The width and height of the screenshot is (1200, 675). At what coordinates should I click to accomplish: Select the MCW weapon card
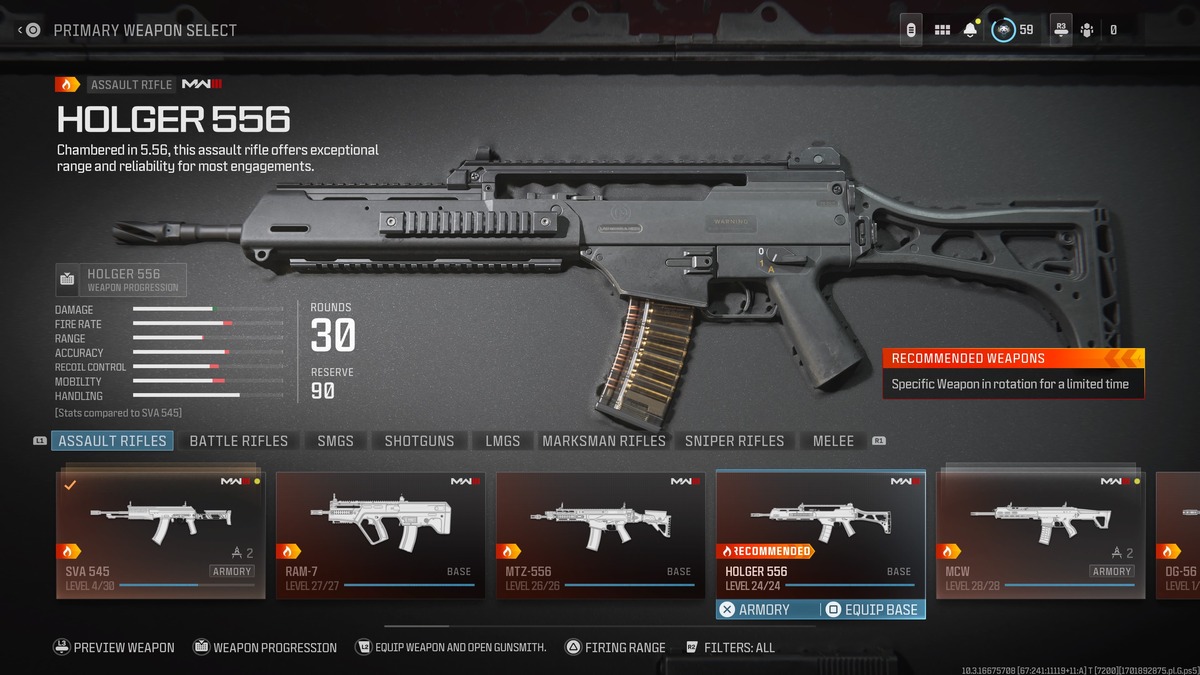coord(1041,535)
